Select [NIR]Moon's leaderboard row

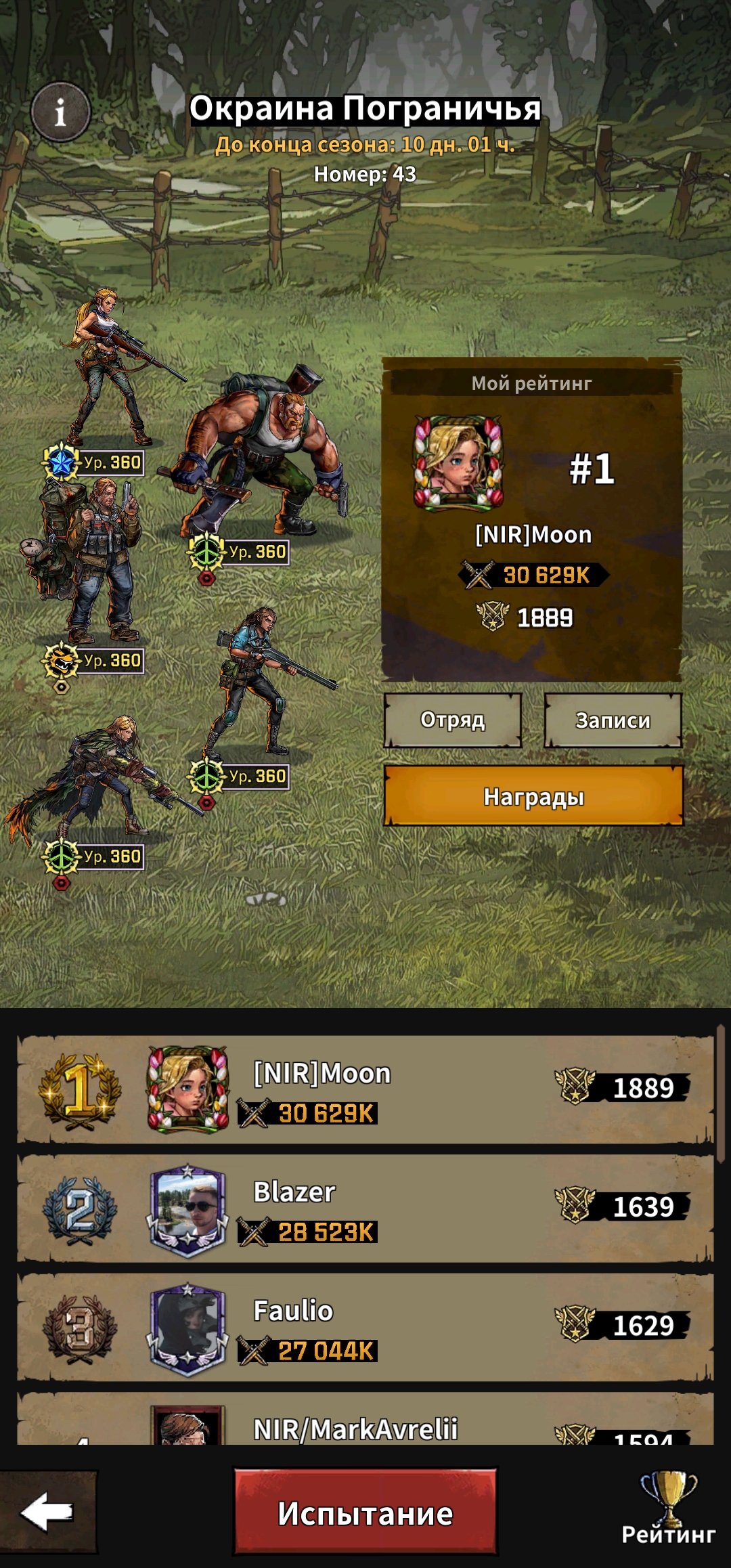click(365, 1089)
